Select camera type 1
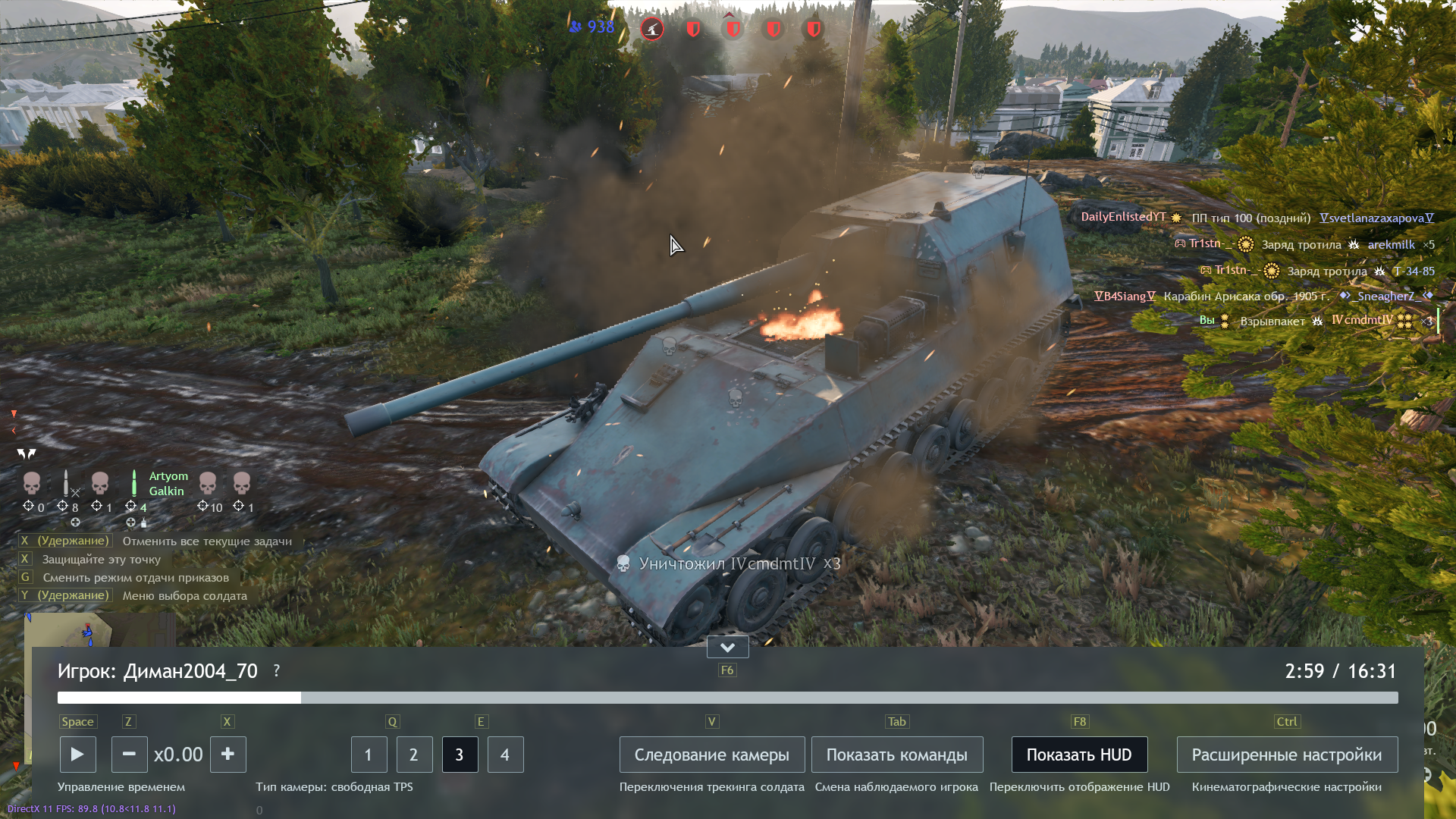1456x819 pixels. (369, 755)
